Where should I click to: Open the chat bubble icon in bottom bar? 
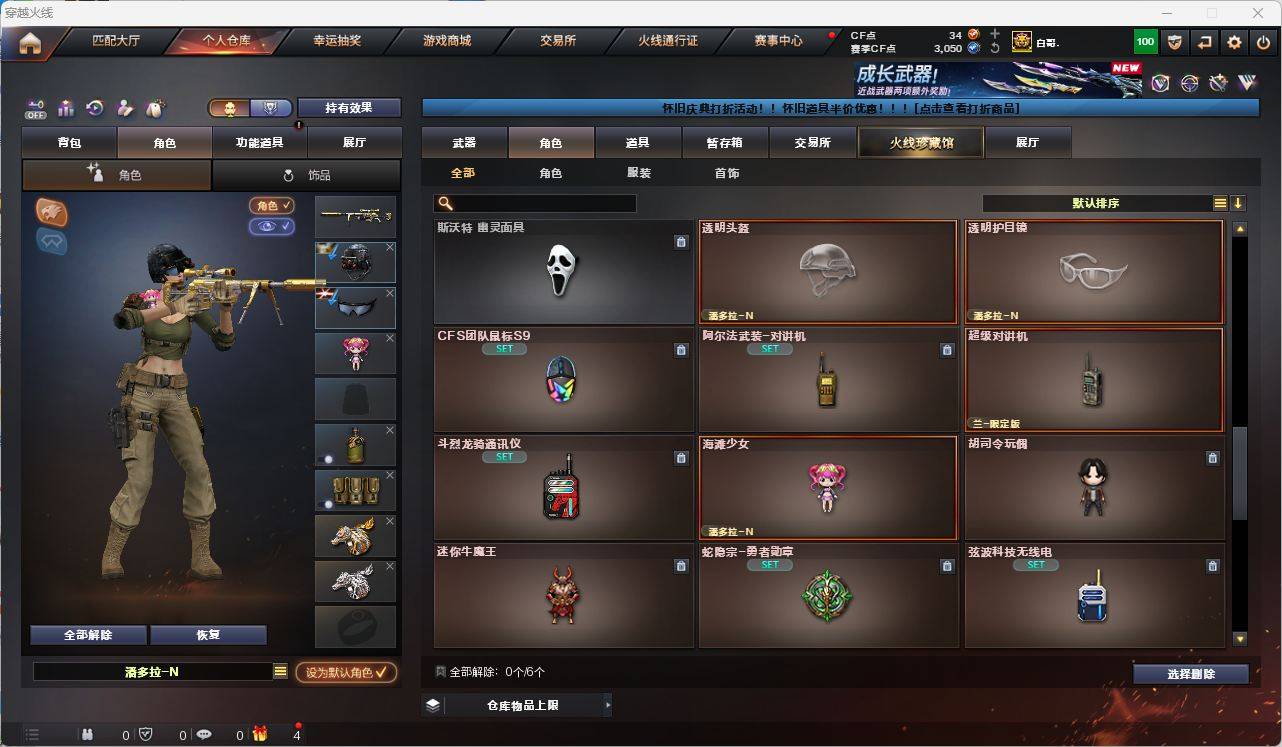click(204, 734)
